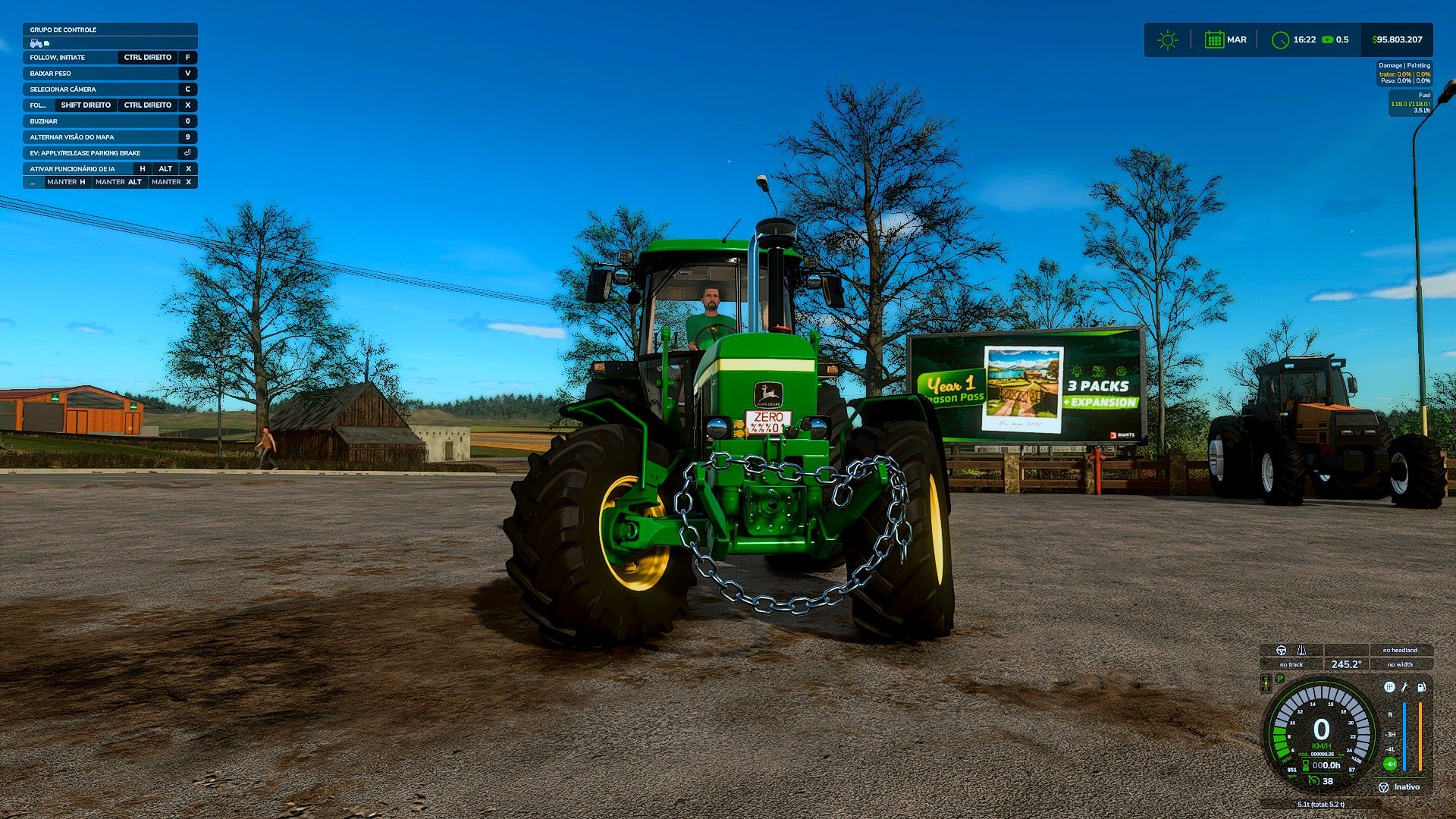Click the wrench damage icon
The width and height of the screenshot is (1456, 819).
[x=1404, y=687]
